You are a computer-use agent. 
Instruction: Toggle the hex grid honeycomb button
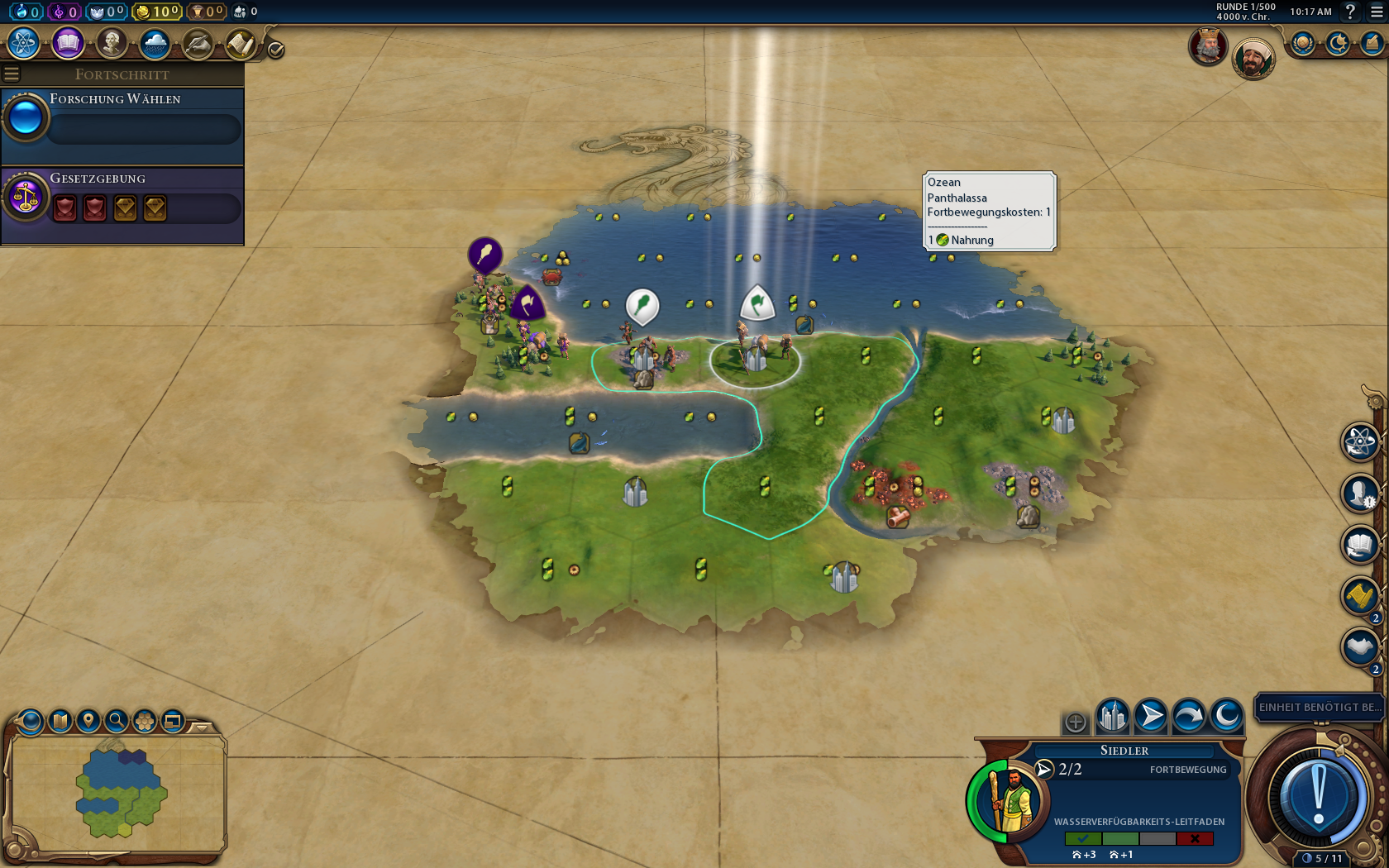tap(145, 721)
